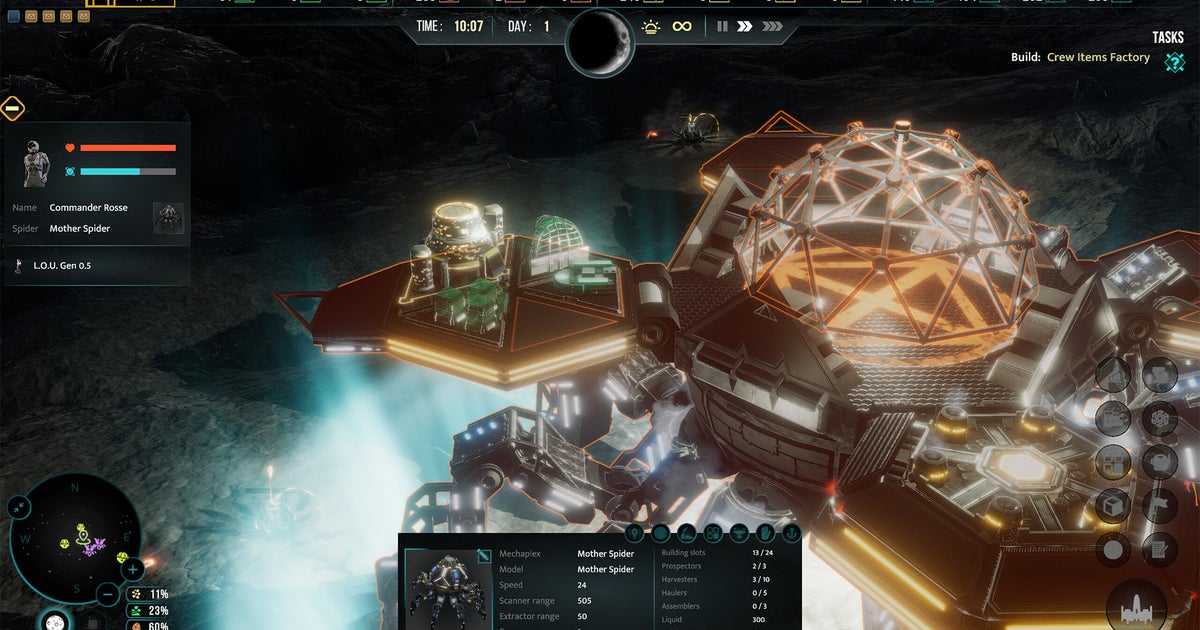This screenshot has height=630, width=1200.
Task: Zoom in the minimap with plus button
Action: 133,570
